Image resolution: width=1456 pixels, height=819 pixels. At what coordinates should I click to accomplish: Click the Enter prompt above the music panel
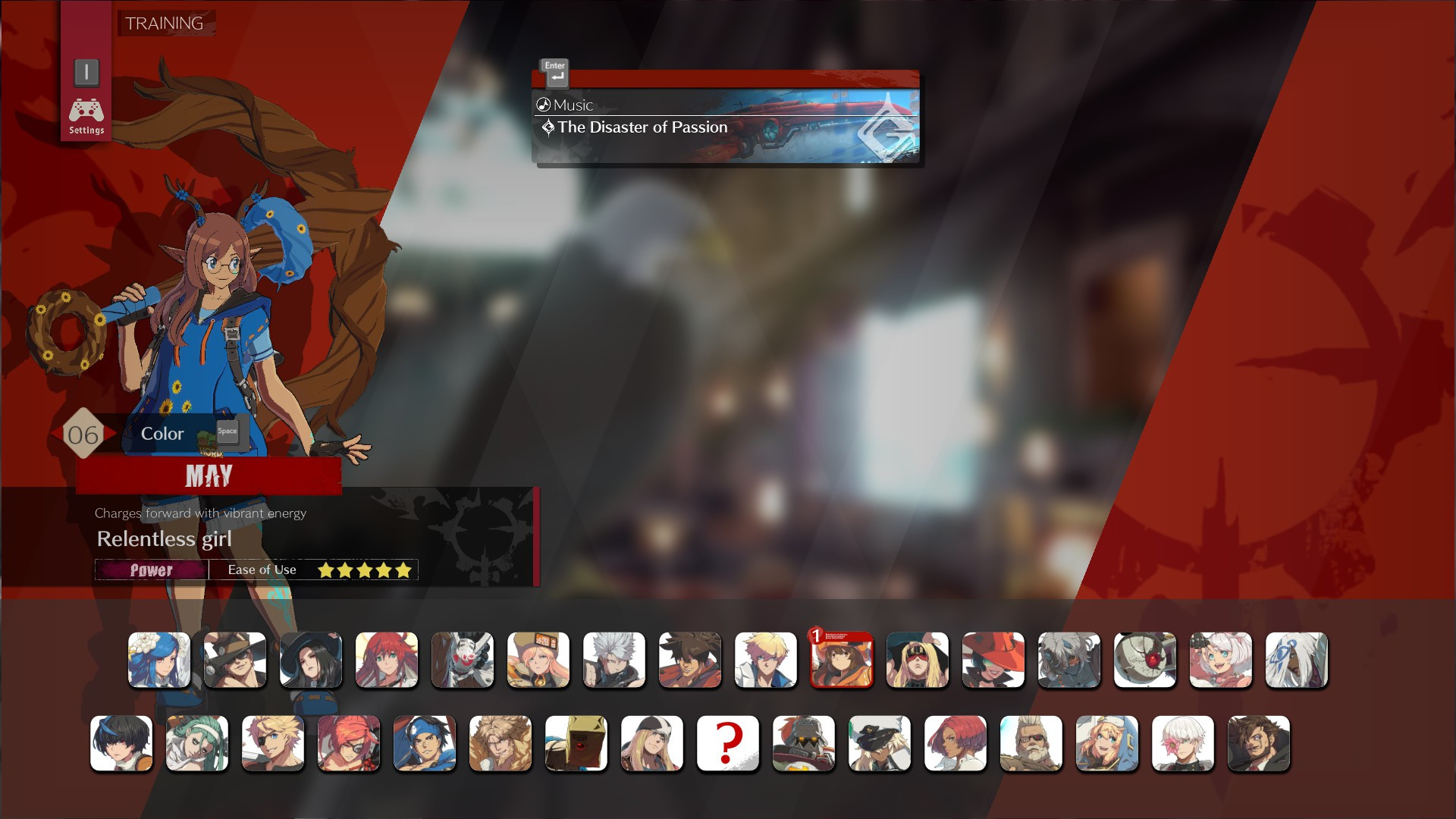pyautogui.click(x=554, y=72)
